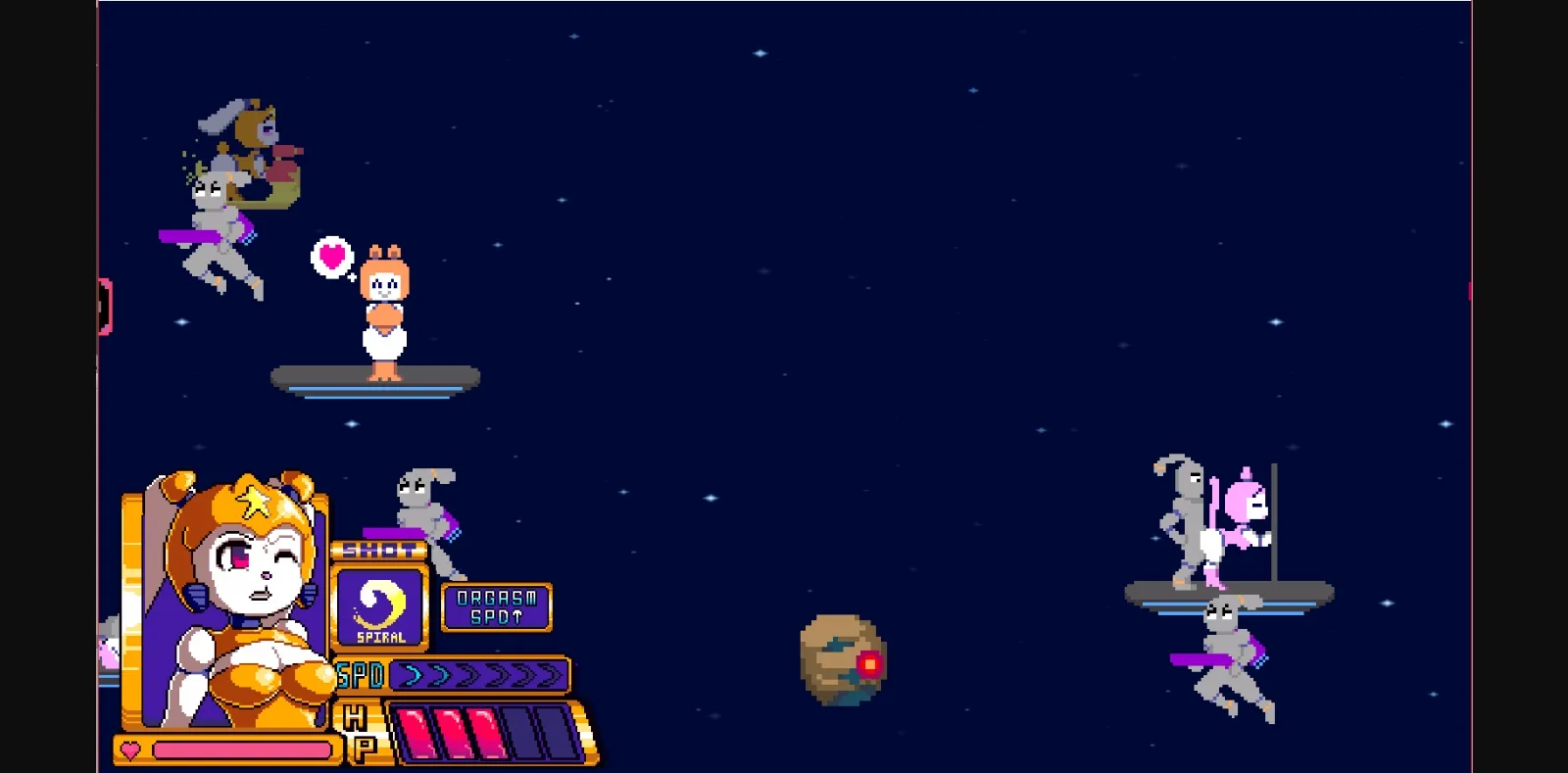Click the orange bunny standing on the platform
The width and height of the screenshot is (1568, 773).
[x=382, y=314]
